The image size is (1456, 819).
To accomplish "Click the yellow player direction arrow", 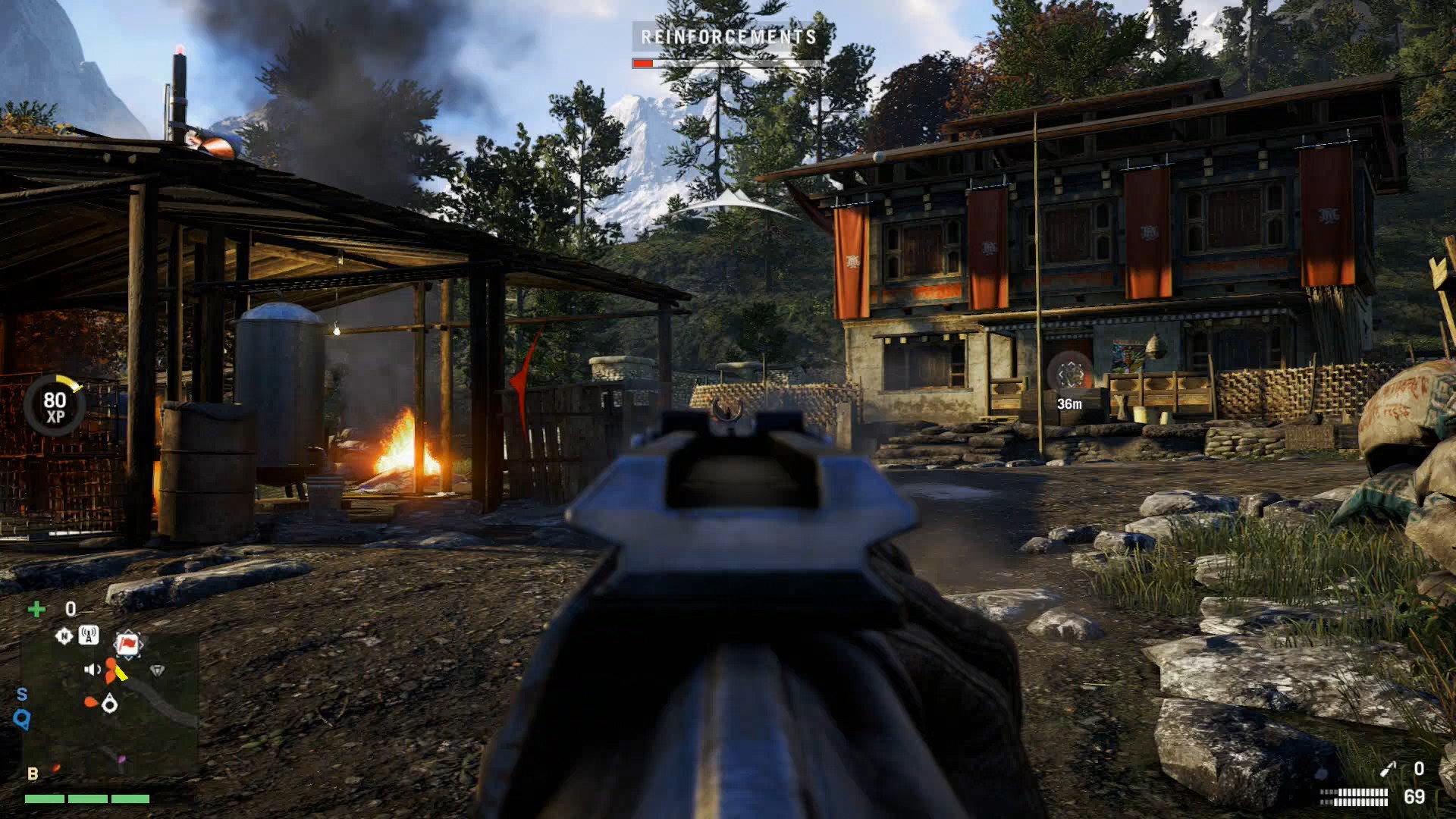I will [x=121, y=673].
